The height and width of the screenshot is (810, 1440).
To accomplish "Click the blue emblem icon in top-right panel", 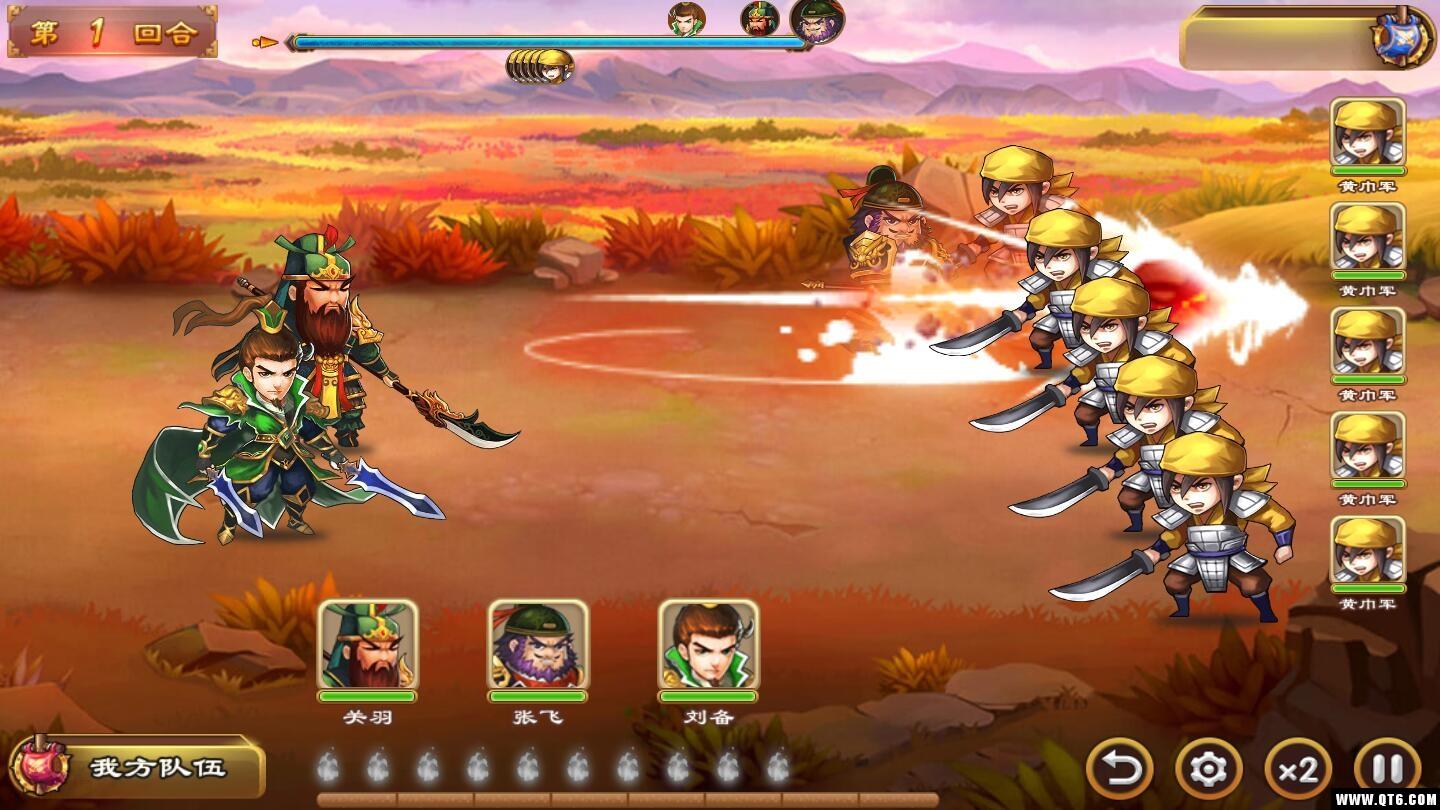I will tap(1402, 38).
